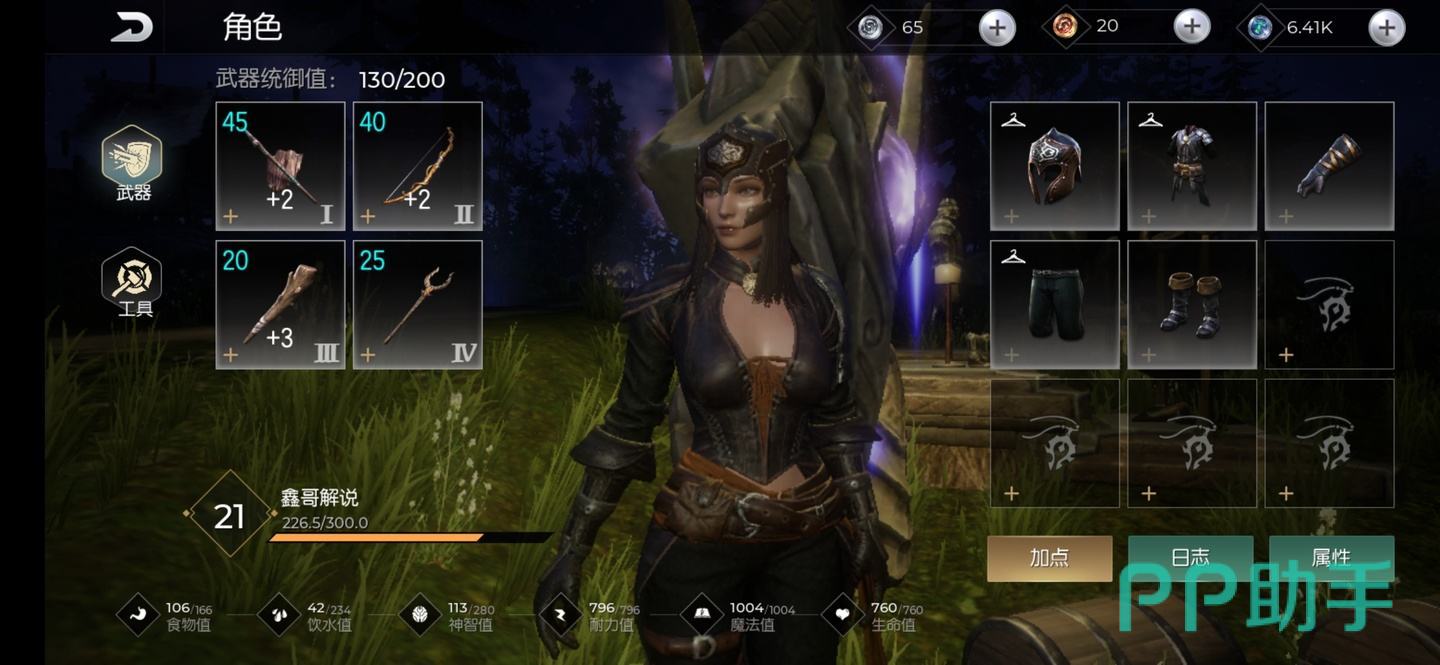The height and width of the screenshot is (665, 1440).
Task: Add silver currency next to 65
Action: (996, 28)
